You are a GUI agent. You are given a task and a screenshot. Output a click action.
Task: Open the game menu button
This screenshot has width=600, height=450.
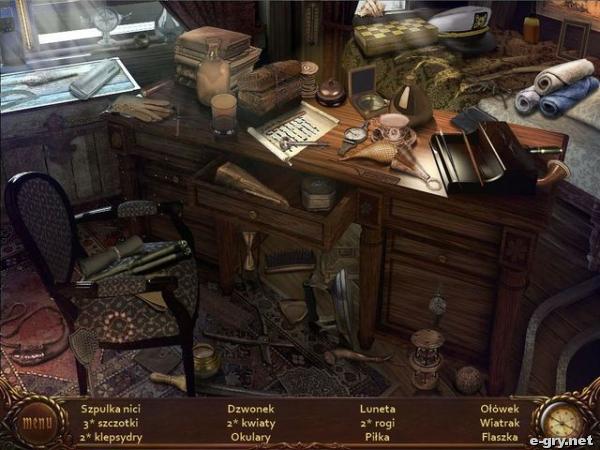point(37,421)
